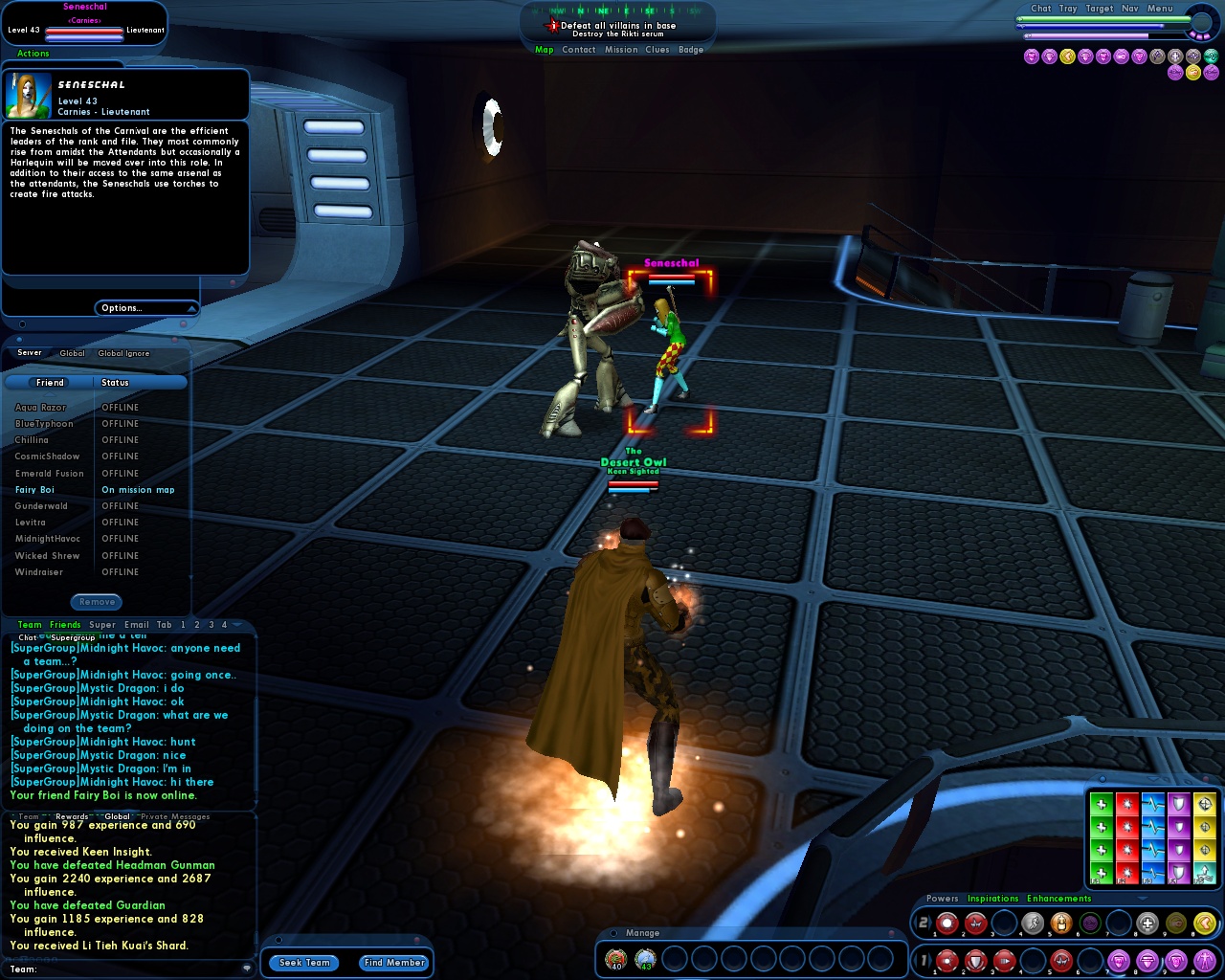This screenshot has width=1225, height=980.
Task: Activate the shield power in tray 1 slot 2
Action: coord(976,960)
